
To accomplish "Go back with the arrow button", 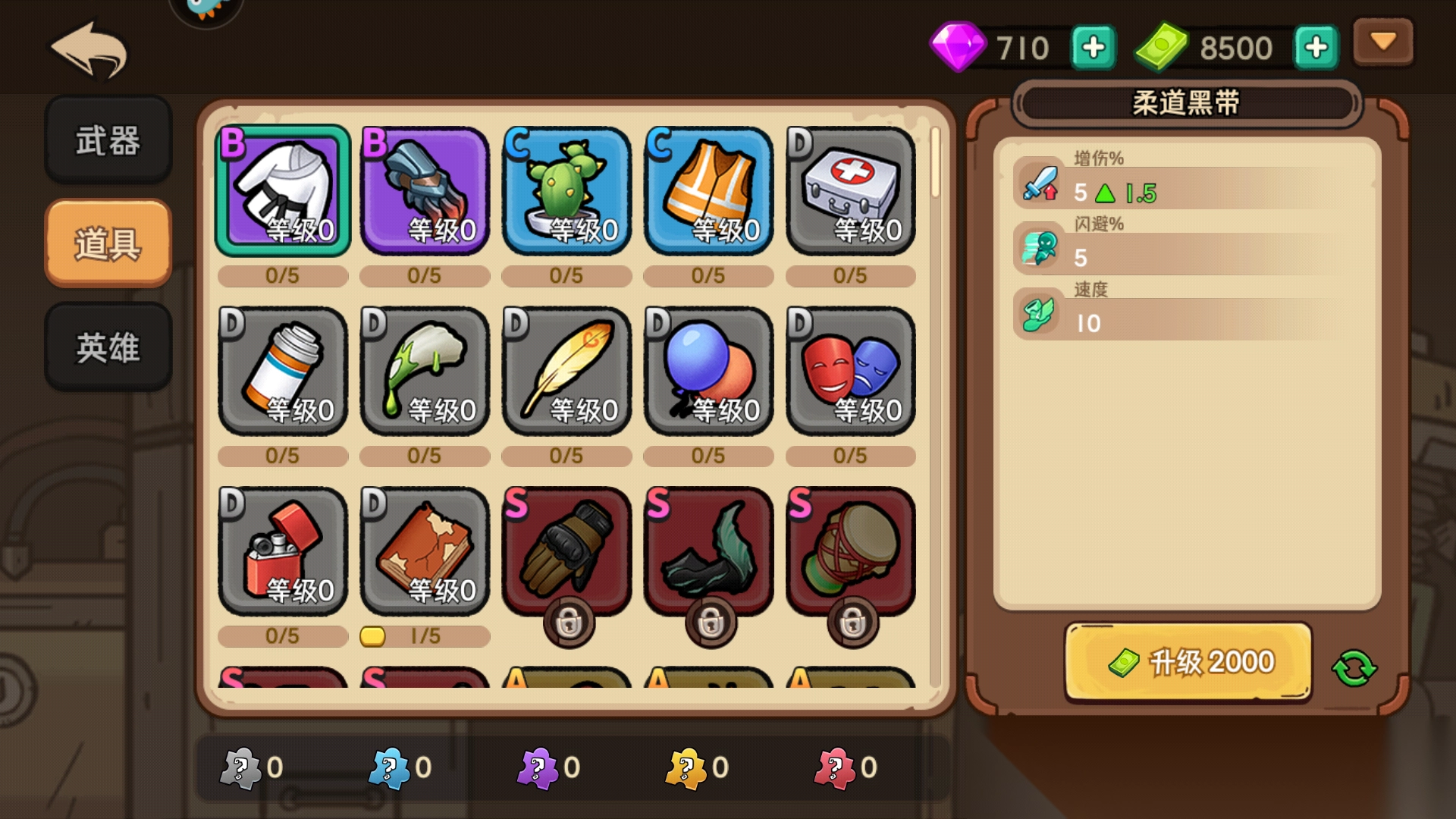I will click(89, 50).
